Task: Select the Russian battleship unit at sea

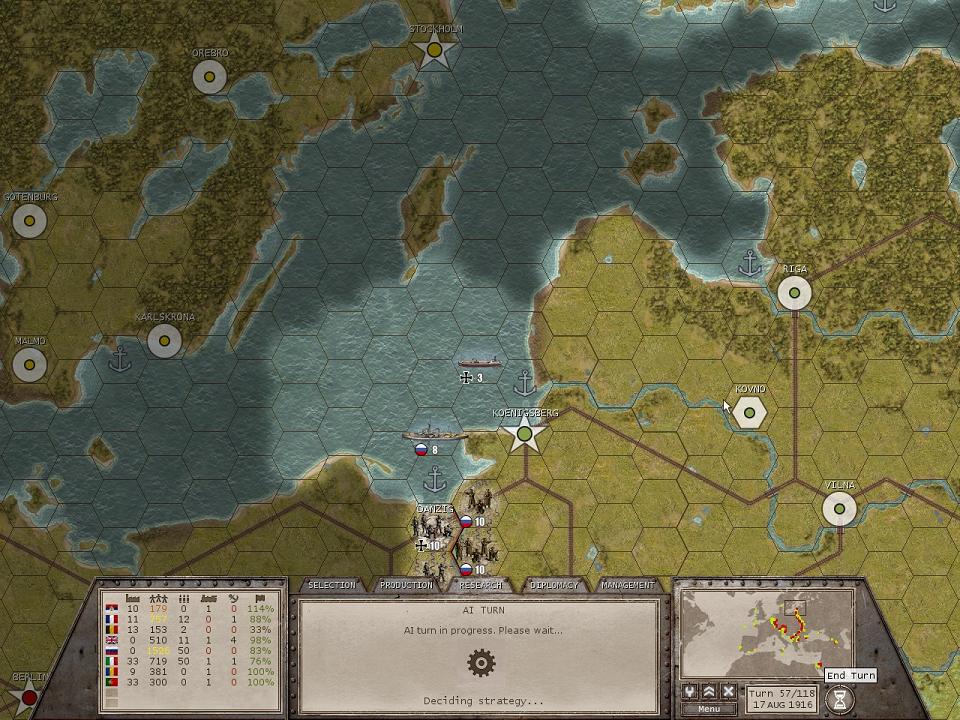Action: point(434,436)
